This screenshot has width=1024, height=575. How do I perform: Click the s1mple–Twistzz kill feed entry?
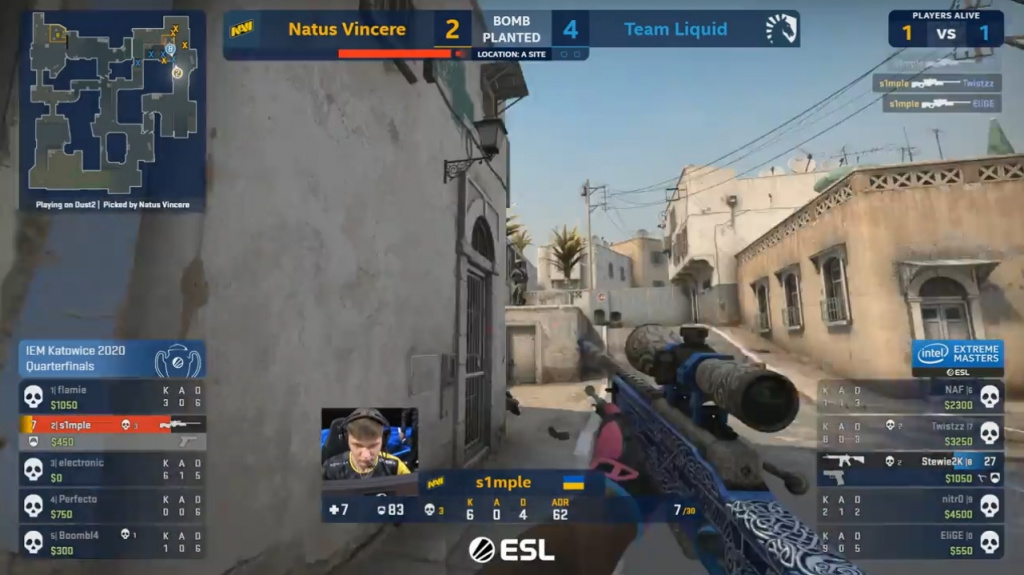coord(936,84)
